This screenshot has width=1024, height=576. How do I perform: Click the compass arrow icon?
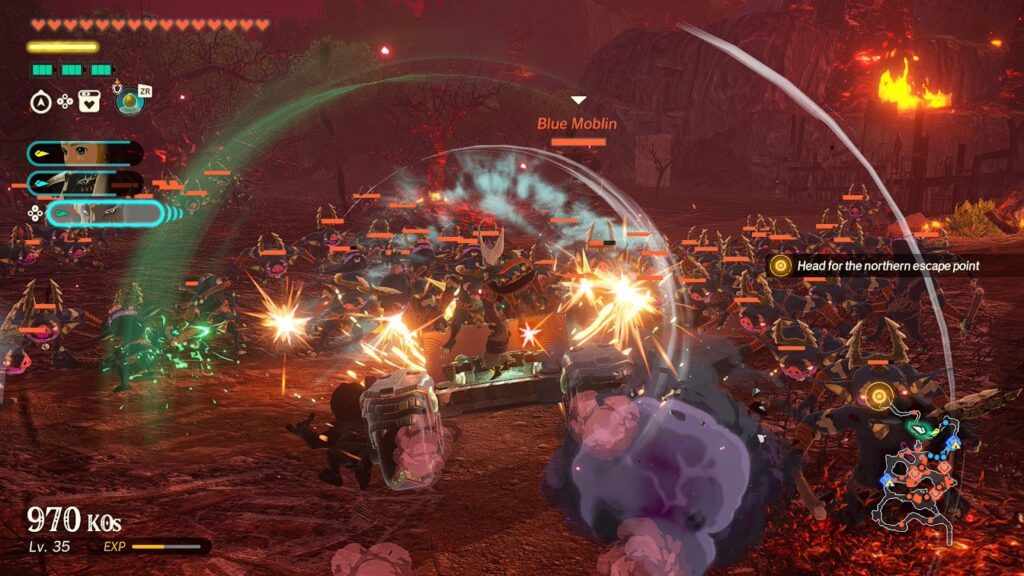pyautogui.click(x=39, y=100)
